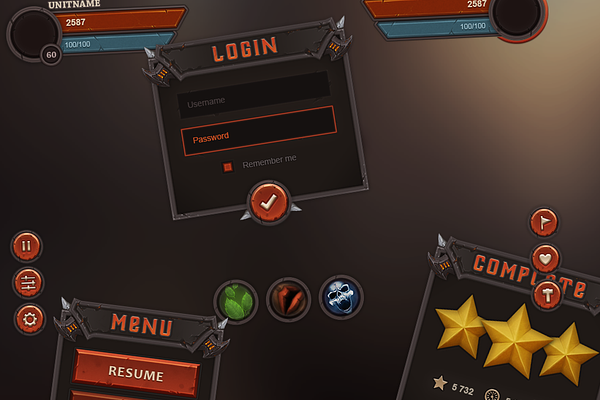This screenshot has height=400, width=600.
Task: Select the flag round button
Action: [x=544, y=222]
